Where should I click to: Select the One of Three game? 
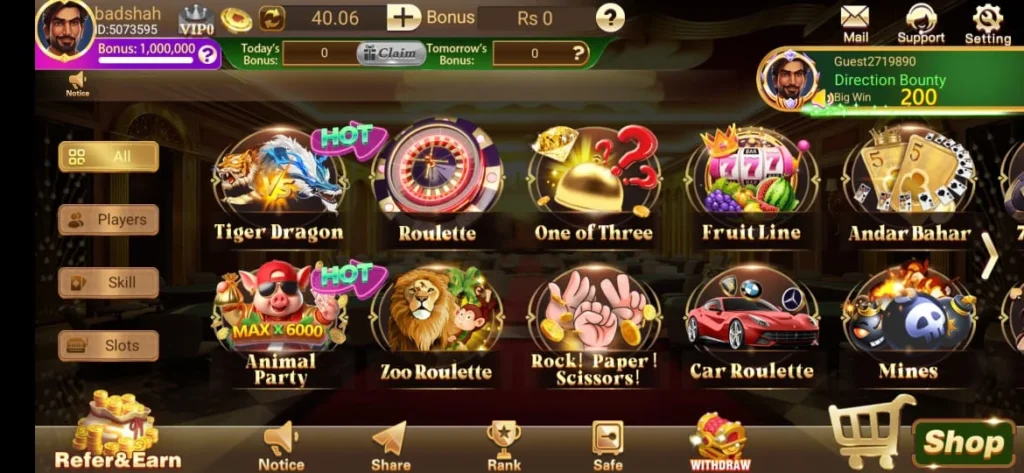593,186
